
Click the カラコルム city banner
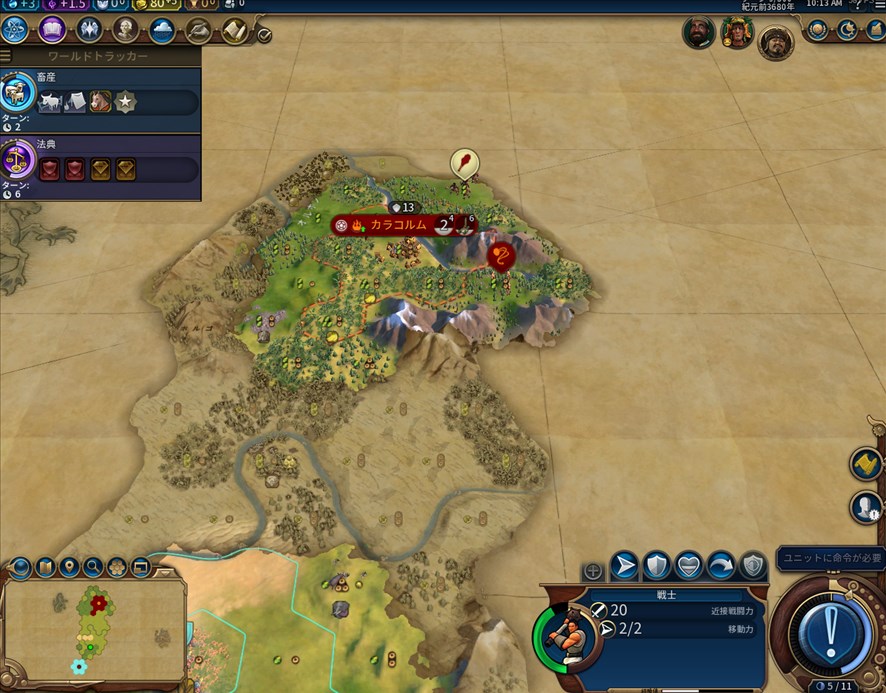tap(398, 225)
